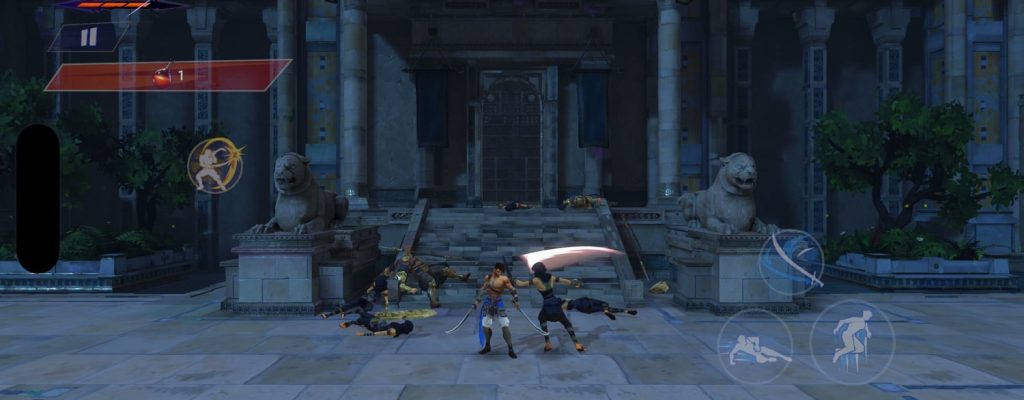Trigger the slide move button
The height and width of the screenshot is (400, 1024).
pyautogui.click(x=754, y=345)
